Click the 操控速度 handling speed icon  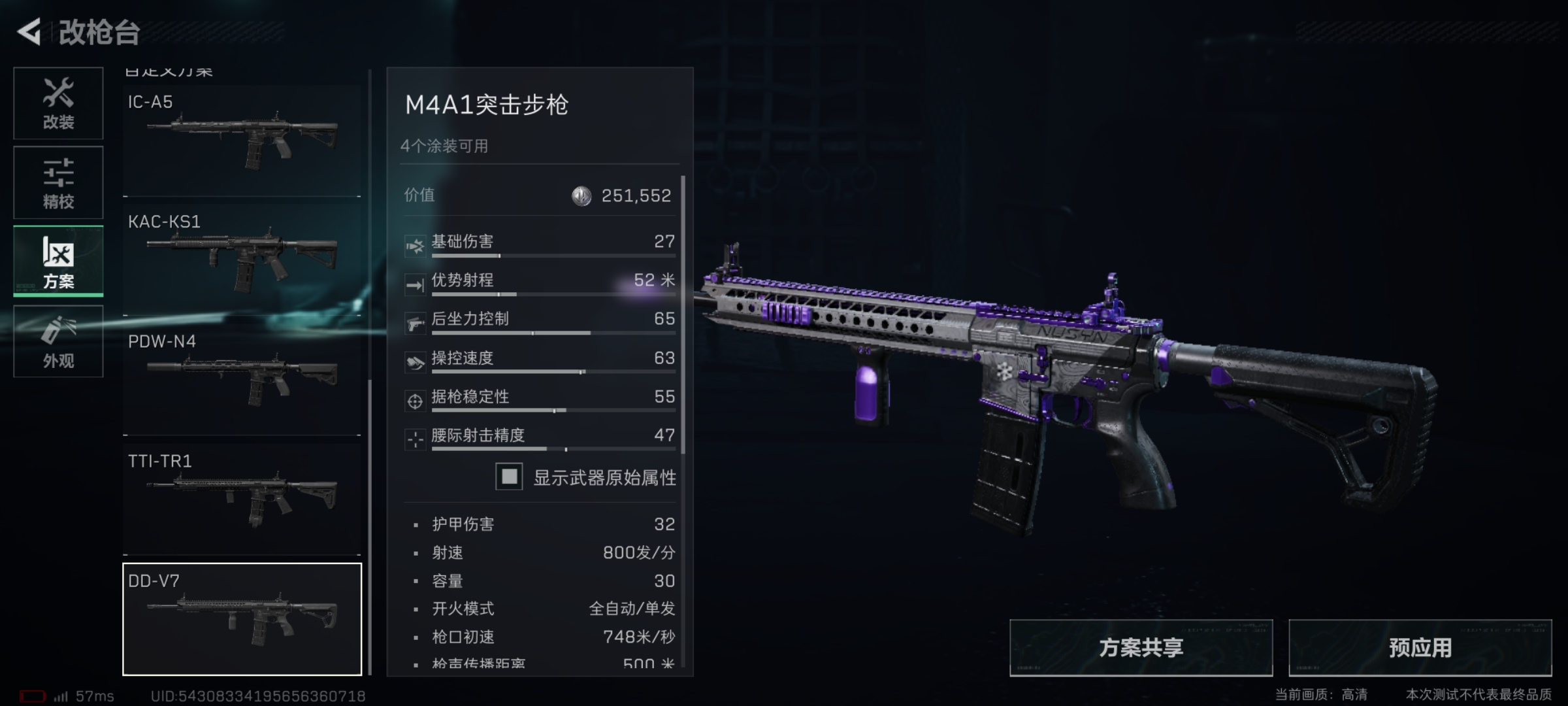tap(416, 361)
